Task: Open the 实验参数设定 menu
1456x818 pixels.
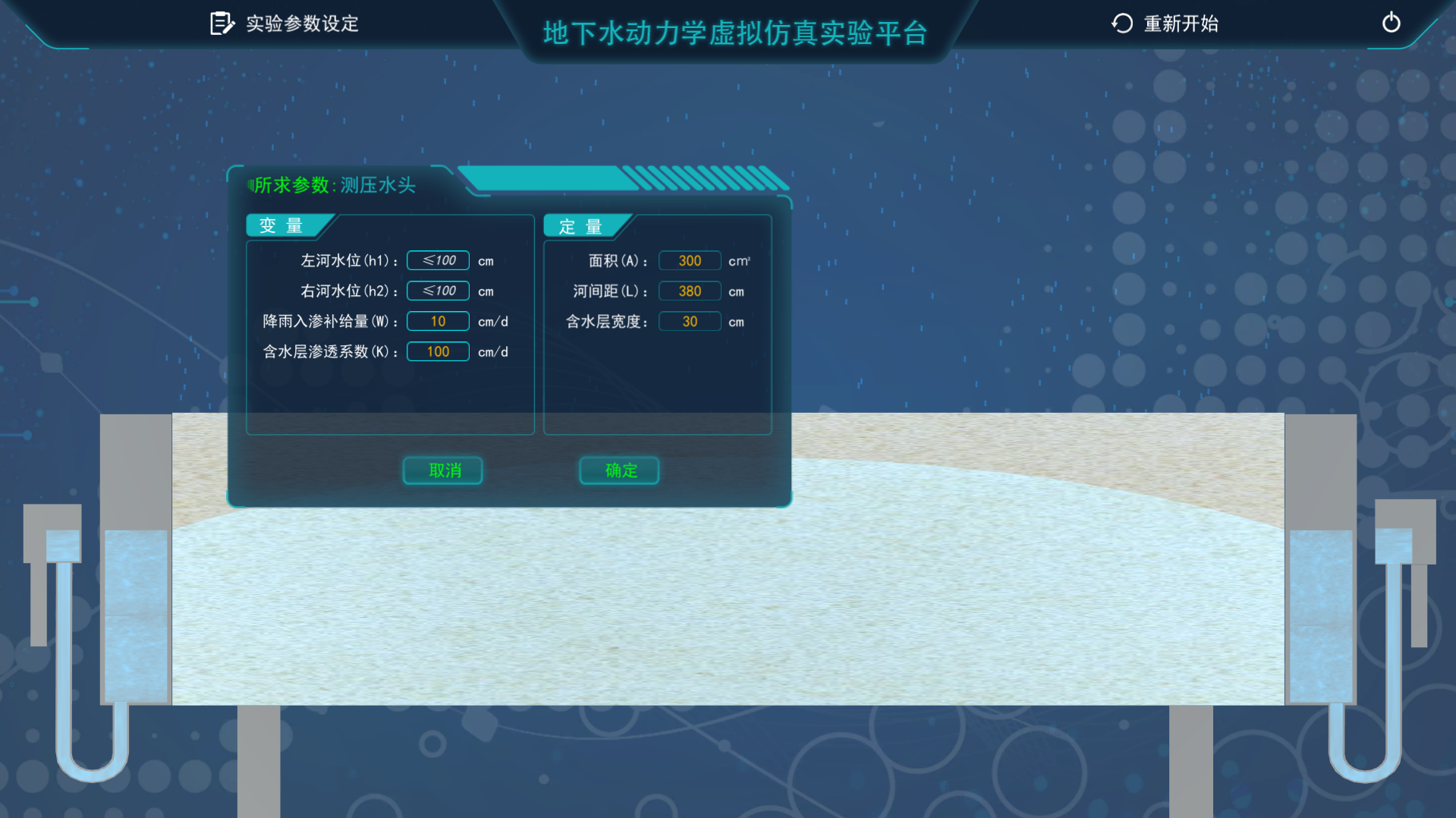Action: (300, 23)
